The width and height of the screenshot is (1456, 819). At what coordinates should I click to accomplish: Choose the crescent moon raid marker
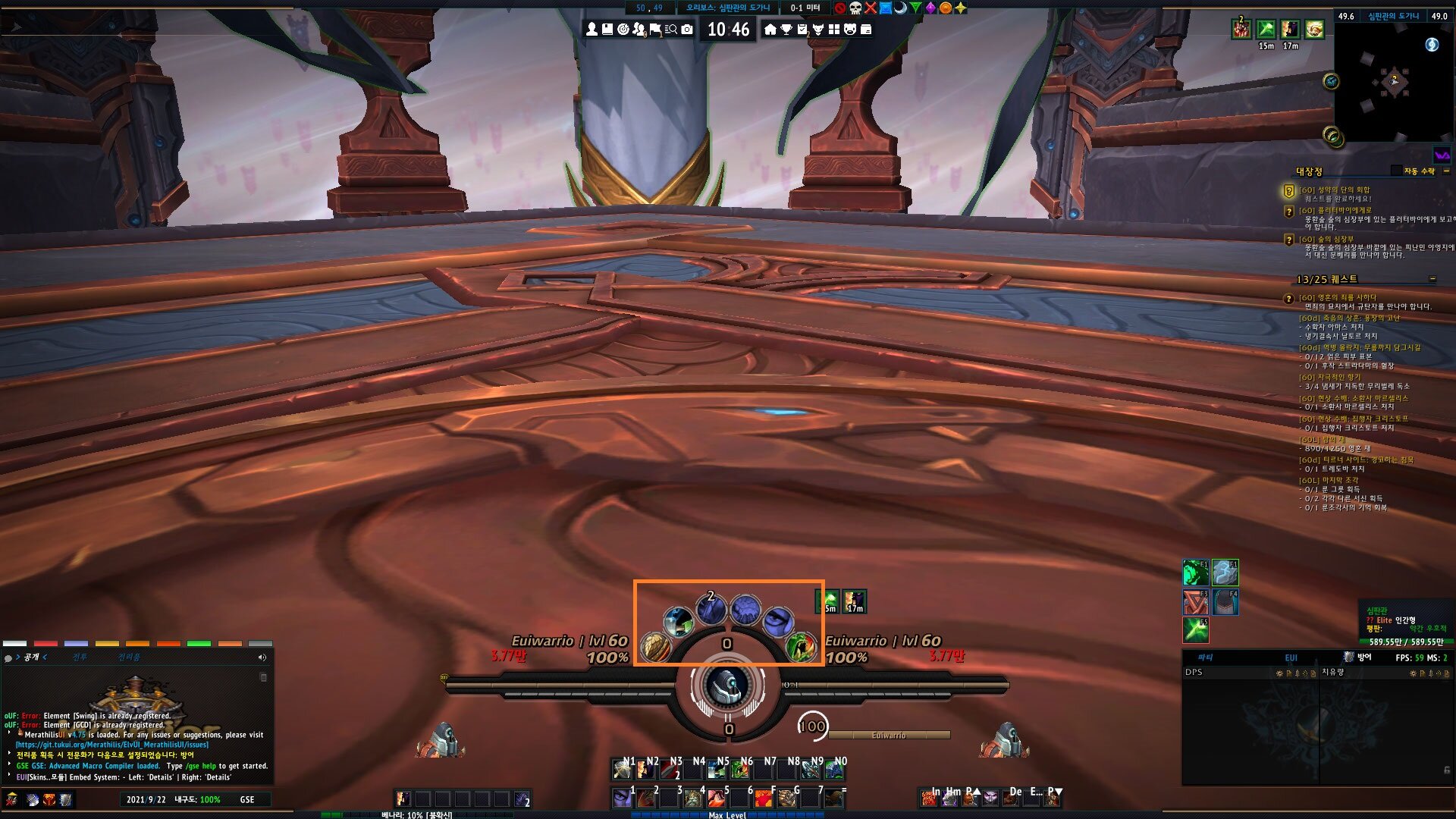(x=900, y=8)
